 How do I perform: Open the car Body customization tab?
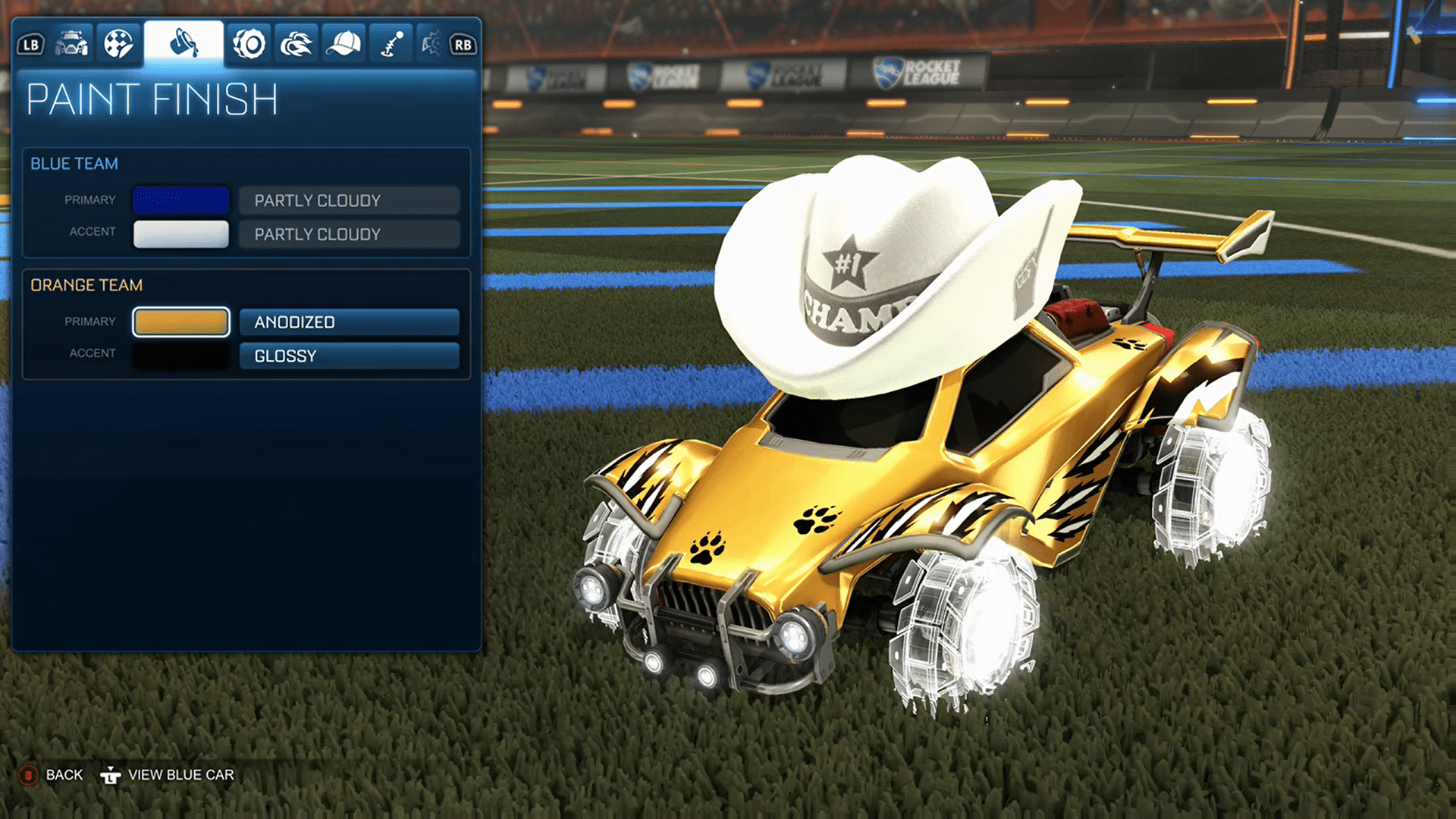pyautogui.click(x=72, y=43)
